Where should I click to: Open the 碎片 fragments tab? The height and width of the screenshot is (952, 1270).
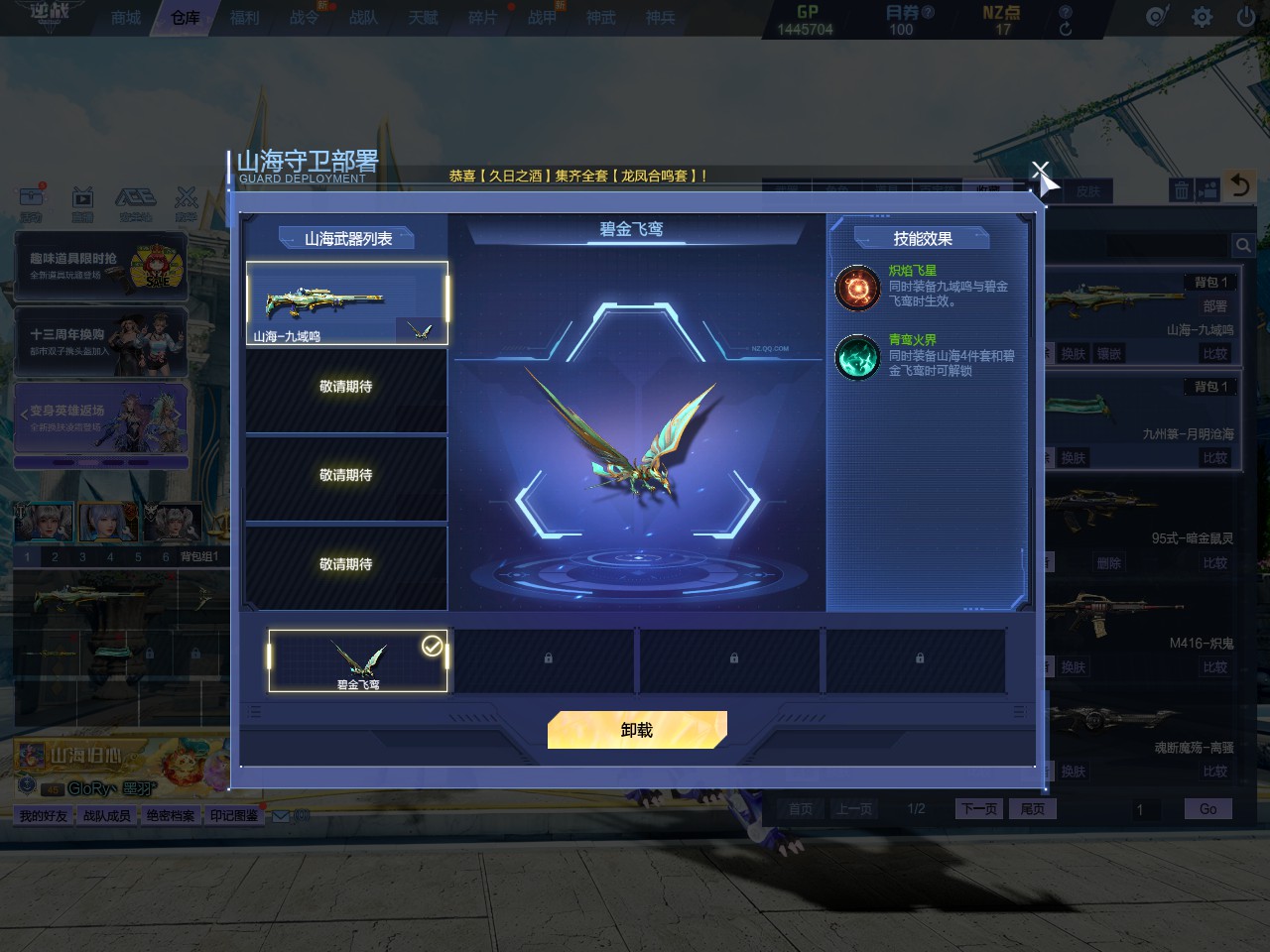tap(482, 18)
